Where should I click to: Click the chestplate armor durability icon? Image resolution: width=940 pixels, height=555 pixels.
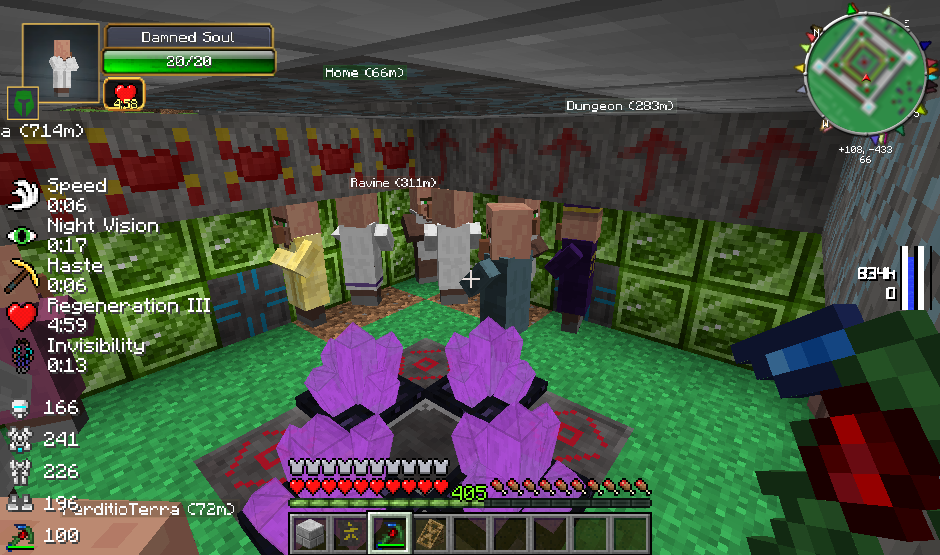pyautogui.click(x=19, y=439)
